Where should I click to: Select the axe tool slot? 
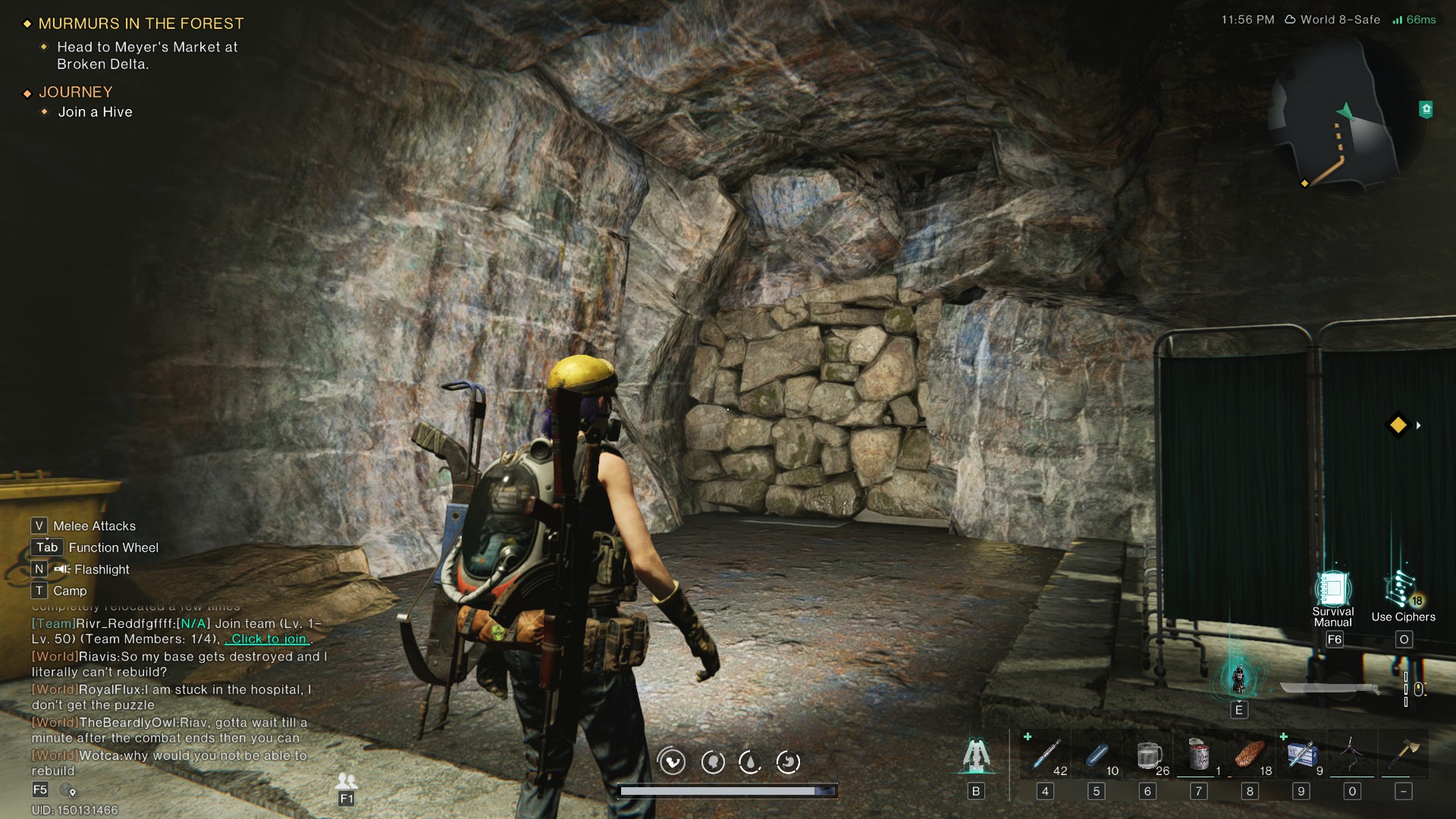click(x=1404, y=755)
